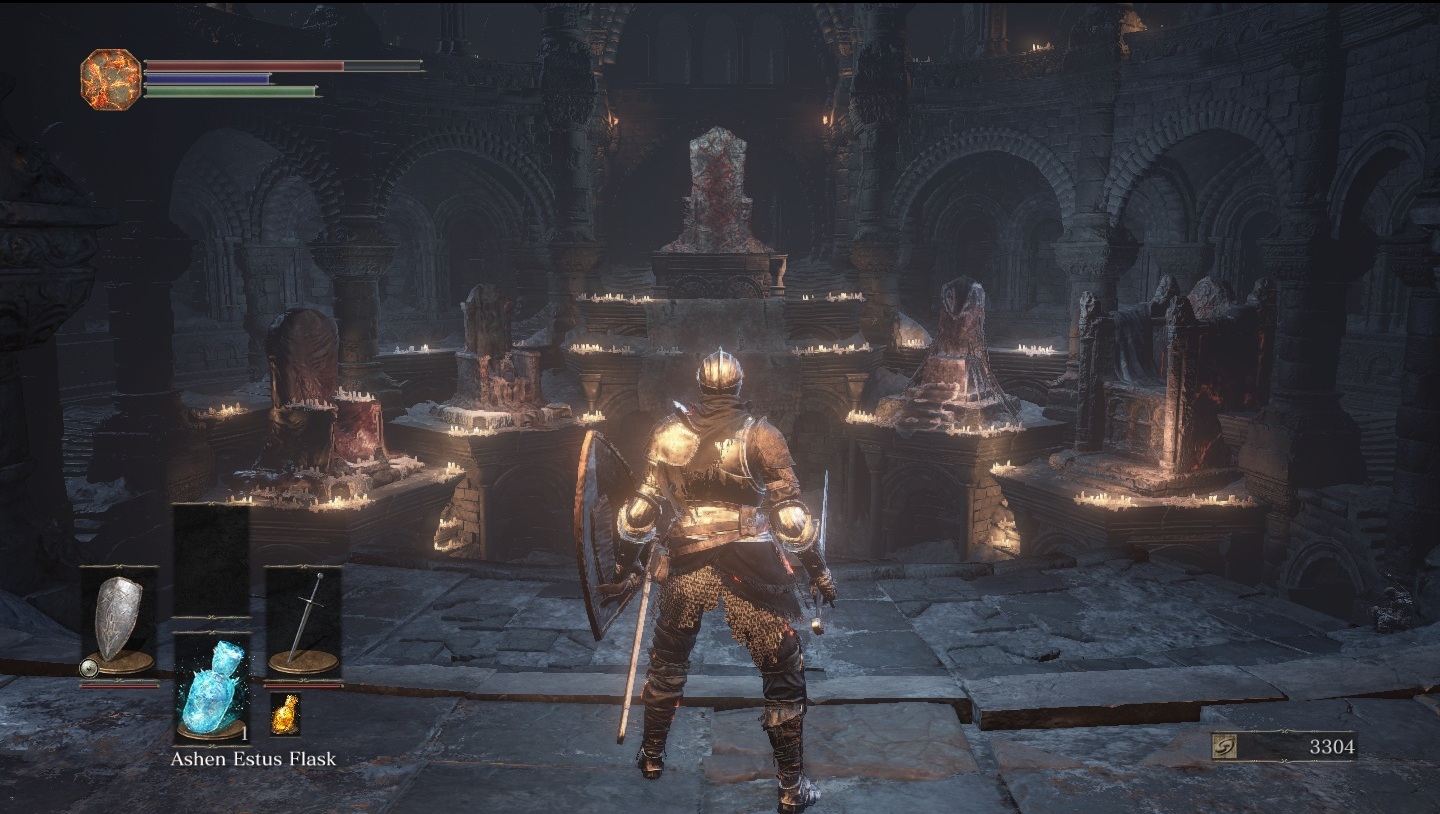This screenshot has width=1440, height=814.
Task: Select the left-hand shield slot
Action: point(119,621)
